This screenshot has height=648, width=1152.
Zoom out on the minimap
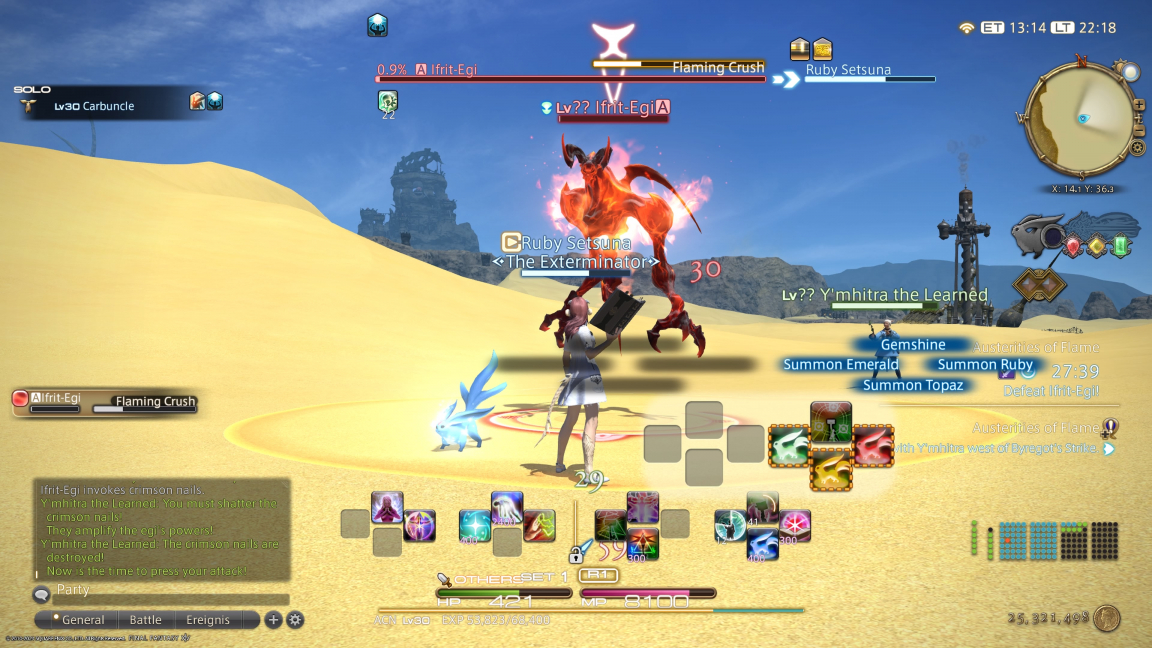[1139, 128]
